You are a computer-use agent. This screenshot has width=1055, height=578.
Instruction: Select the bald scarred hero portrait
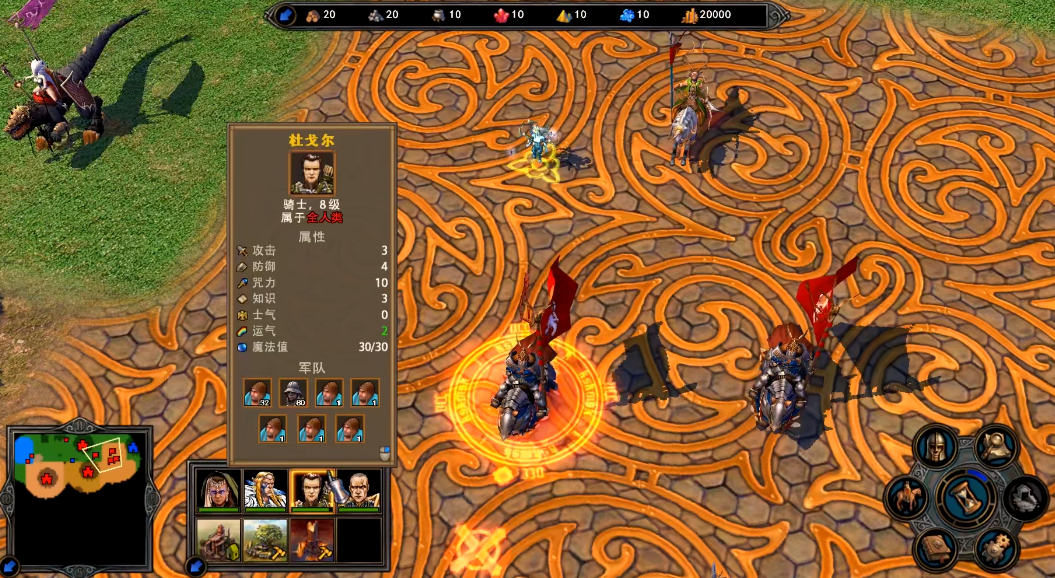point(359,490)
